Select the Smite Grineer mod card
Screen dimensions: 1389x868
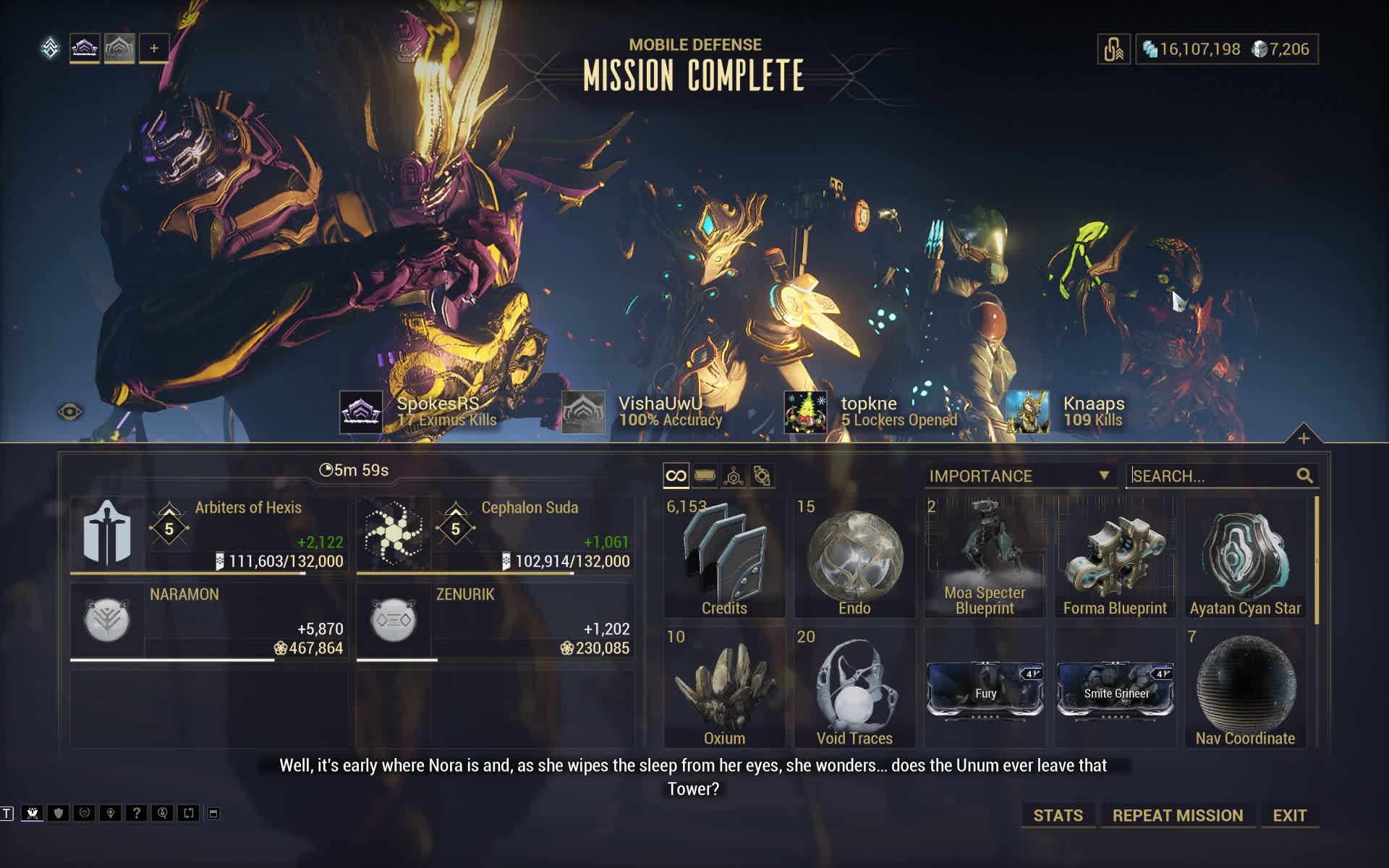pyautogui.click(x=1115, y=691)
